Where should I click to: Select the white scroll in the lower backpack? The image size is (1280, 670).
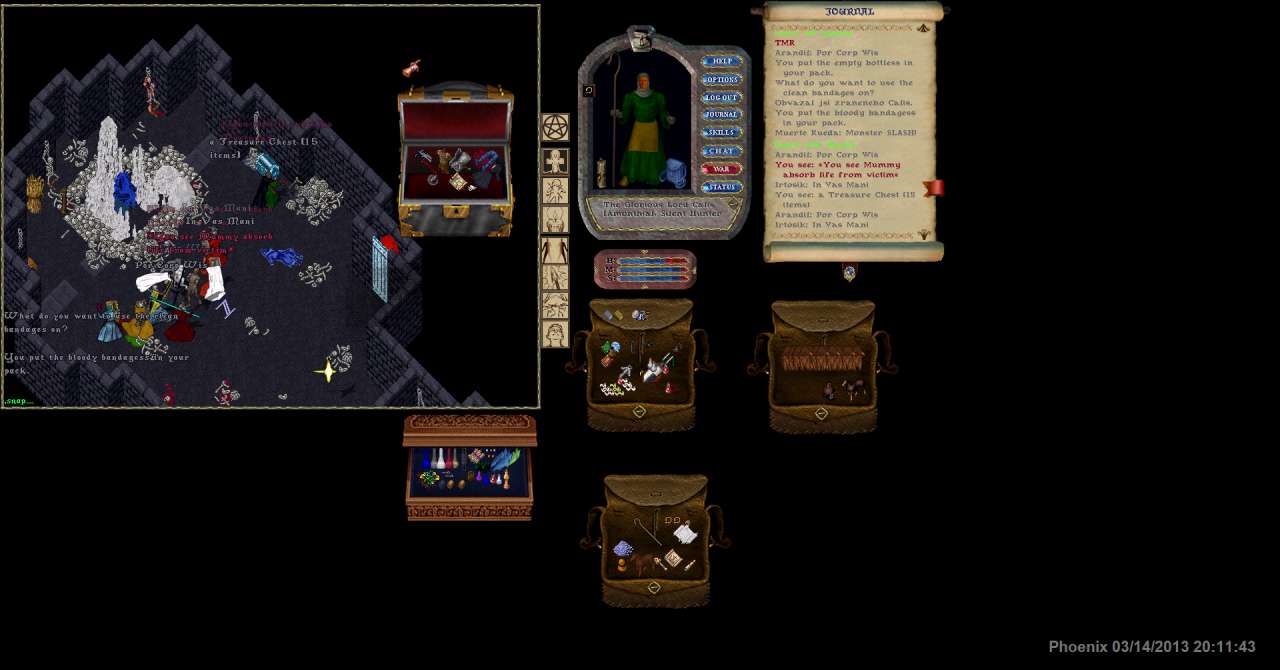point(685,535)
